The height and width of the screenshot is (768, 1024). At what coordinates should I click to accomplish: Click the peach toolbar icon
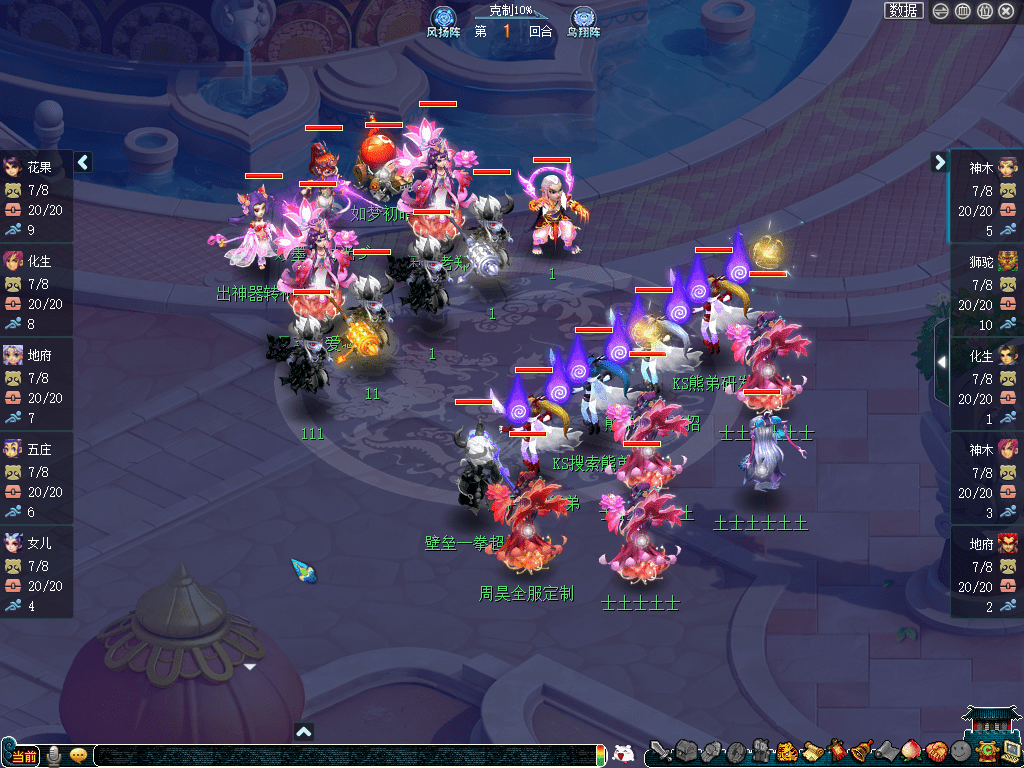coord(910,750)
